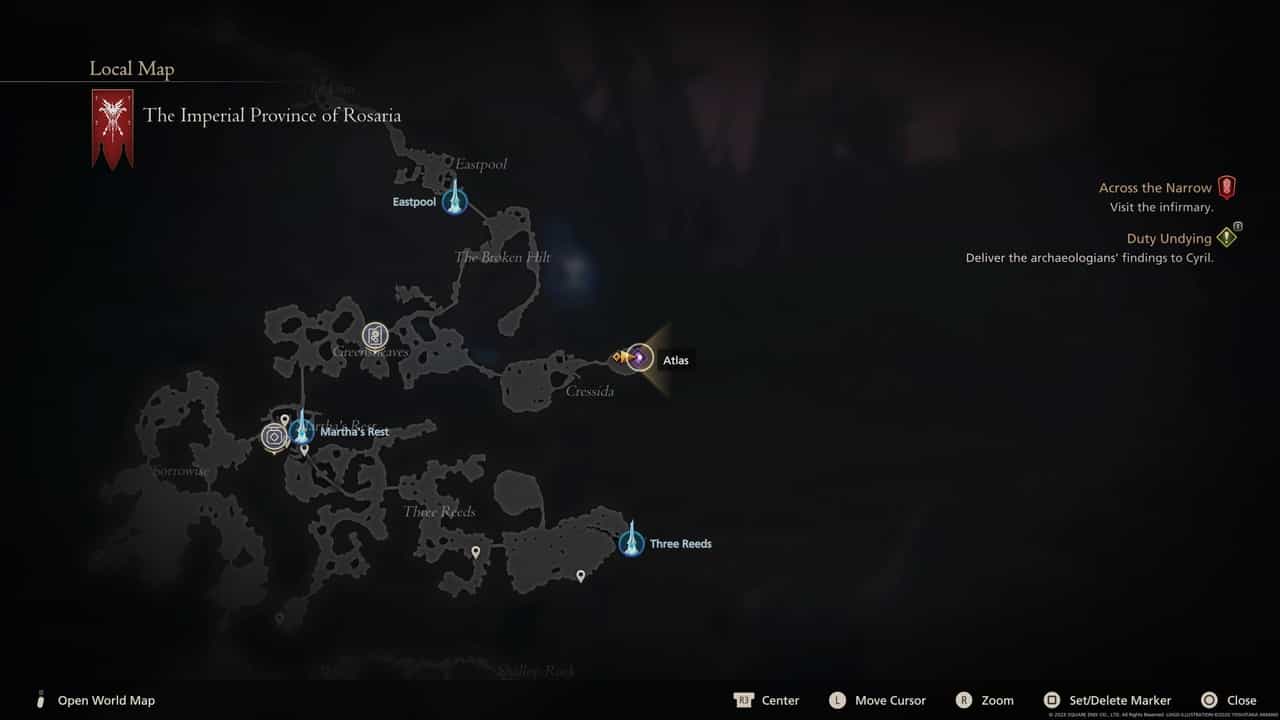Click the Close option
Image resolution: width=1280 pixels, height=720 pixels.
coord(1240,700)
